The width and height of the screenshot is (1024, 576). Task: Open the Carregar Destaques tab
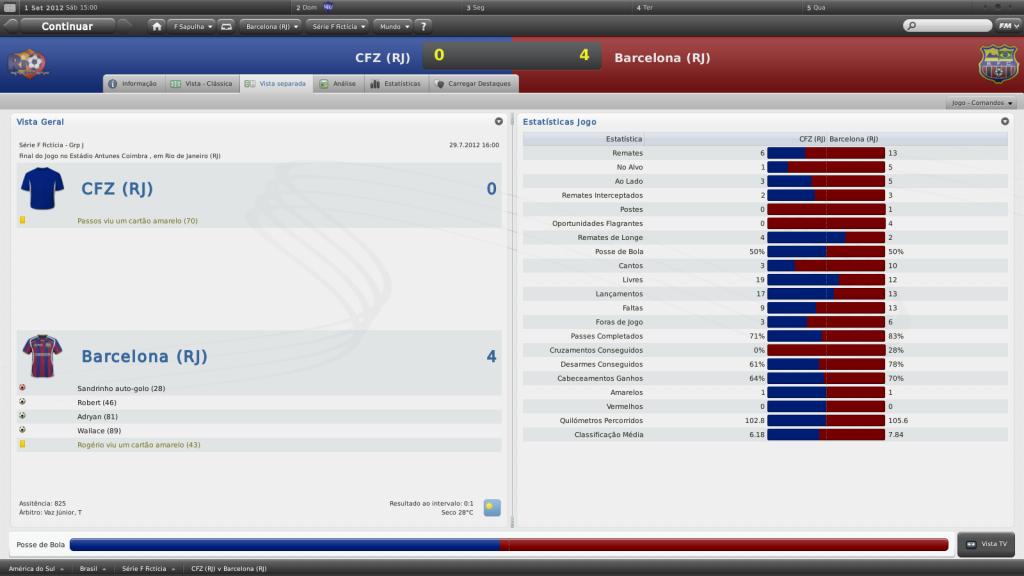(x=472, y=84)
